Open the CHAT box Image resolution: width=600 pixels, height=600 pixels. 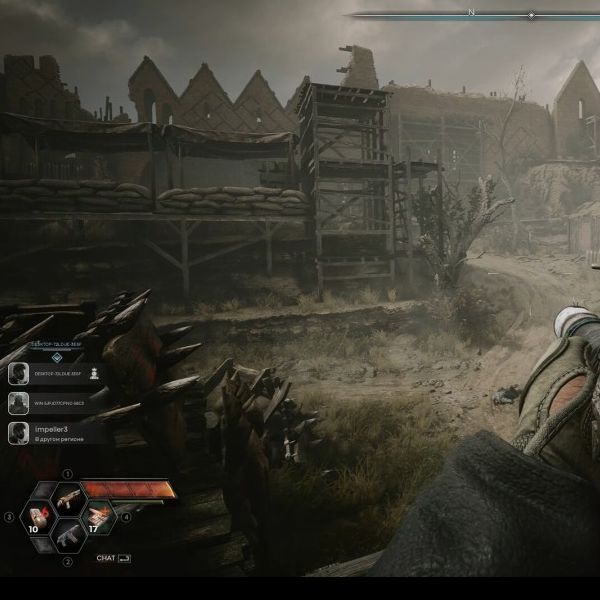(112, 558)
